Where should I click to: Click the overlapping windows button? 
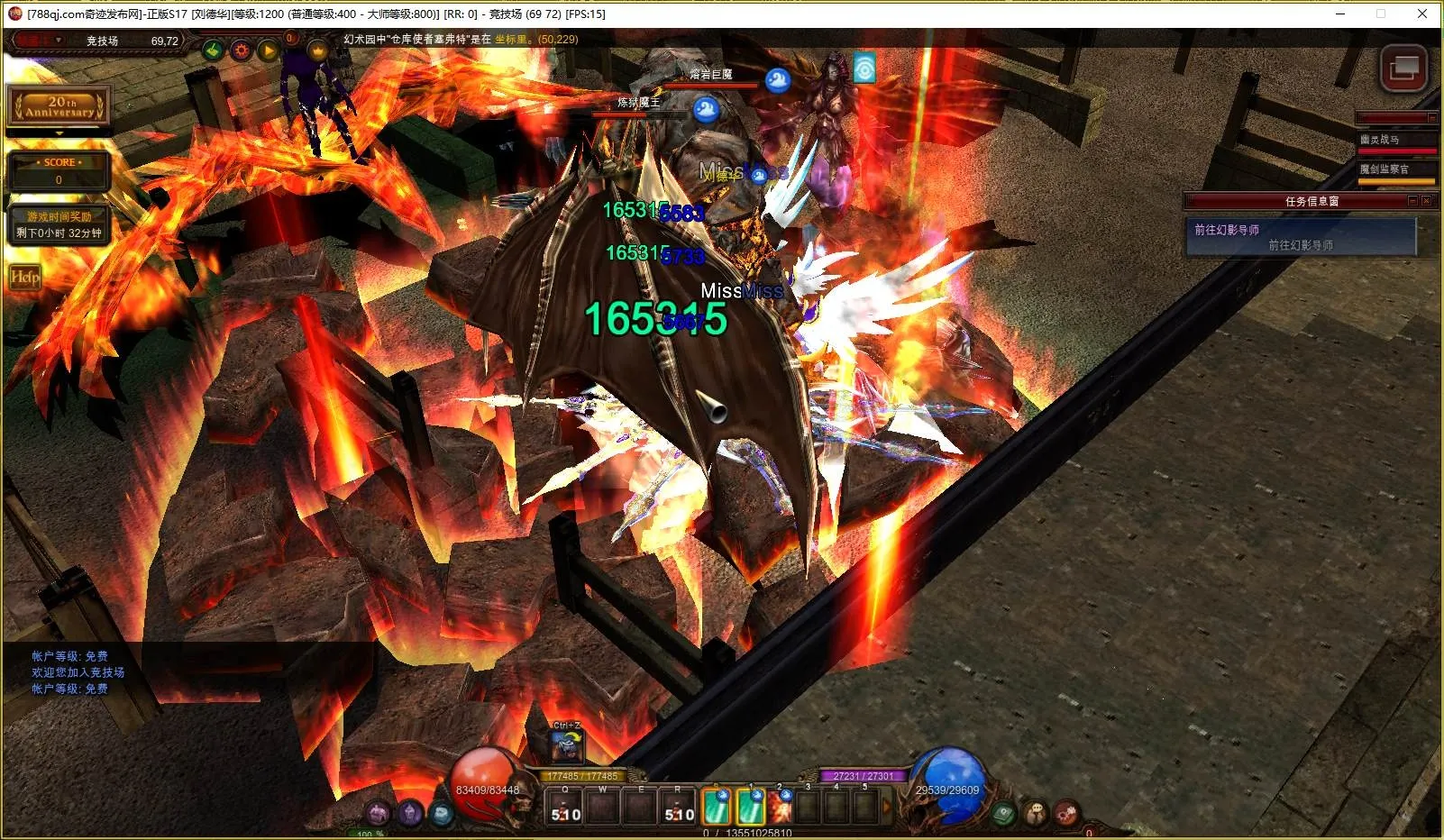click(x=1403, y=68)
